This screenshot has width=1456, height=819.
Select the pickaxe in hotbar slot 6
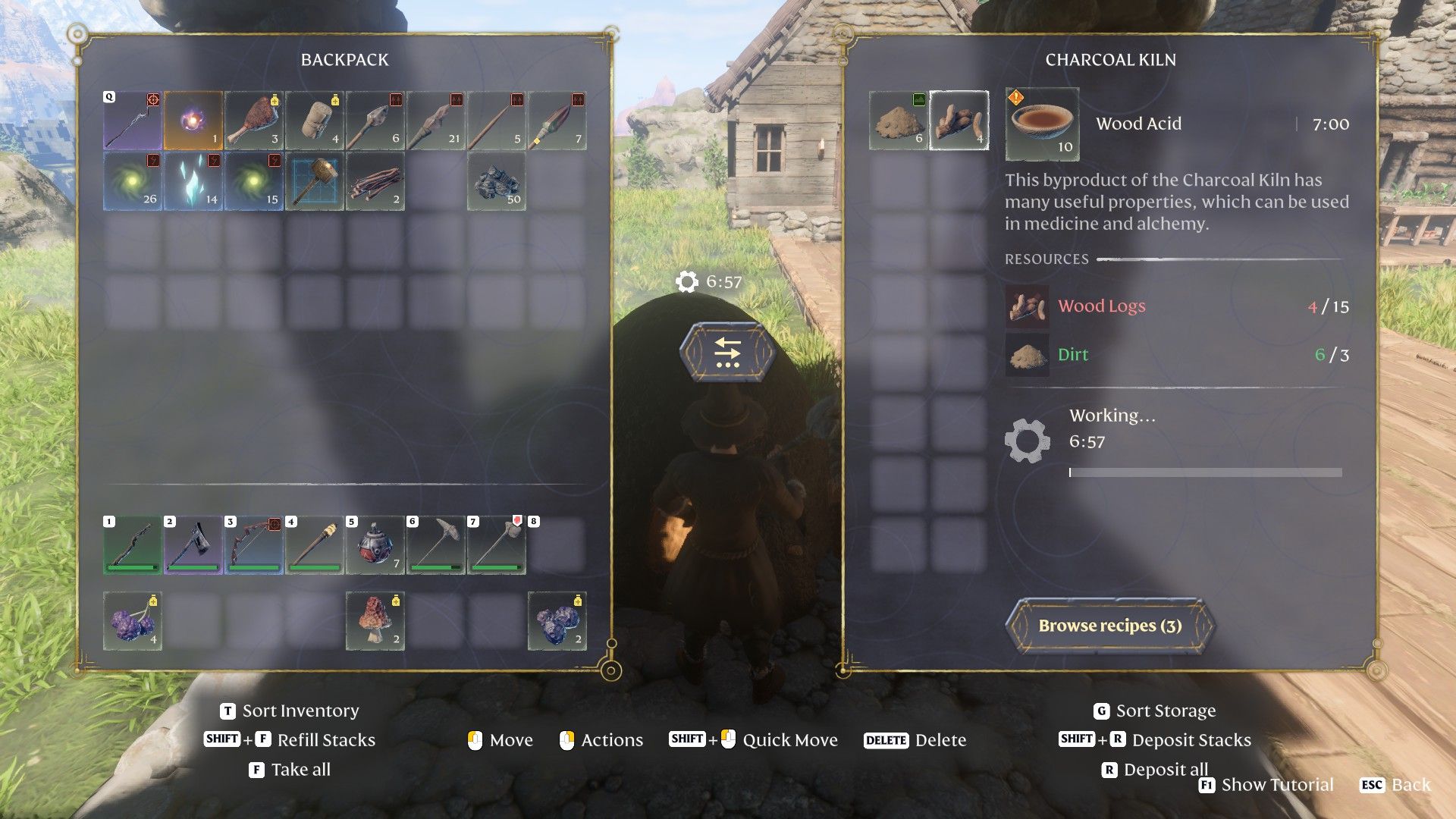(x=436, y=545)
